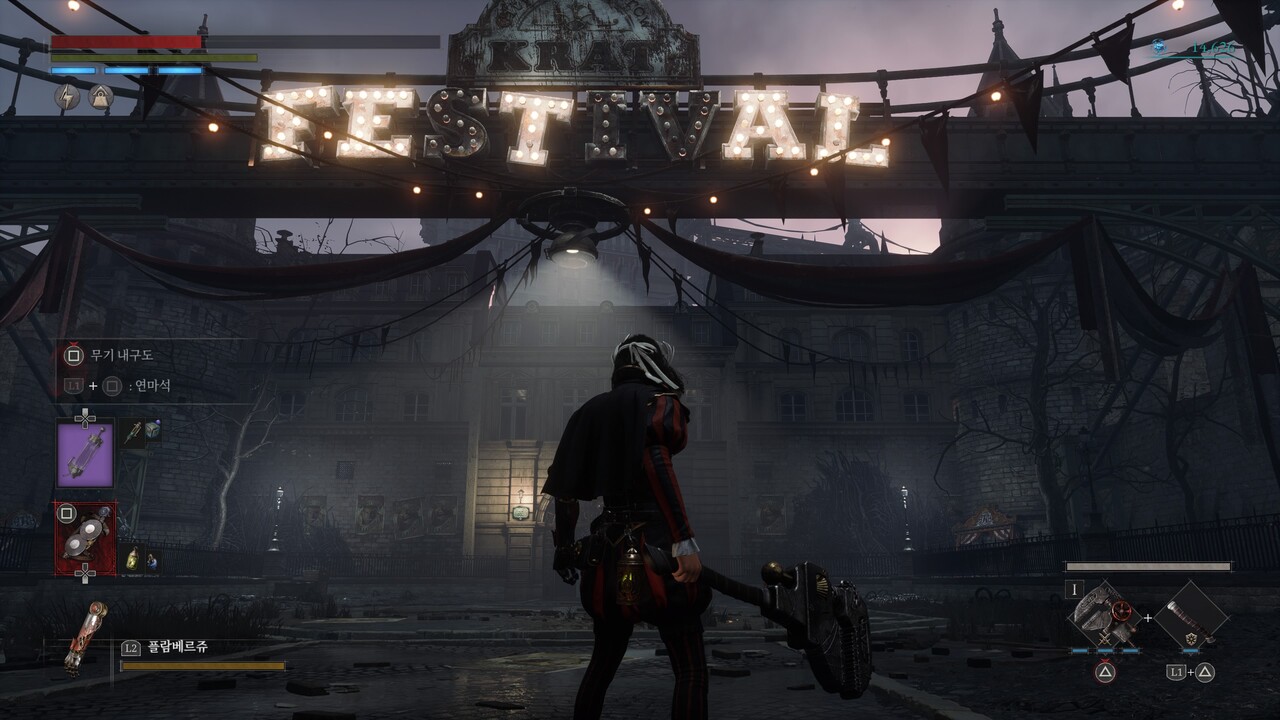
Task: Select the blue potion belt item
Action: pos(151,561)
